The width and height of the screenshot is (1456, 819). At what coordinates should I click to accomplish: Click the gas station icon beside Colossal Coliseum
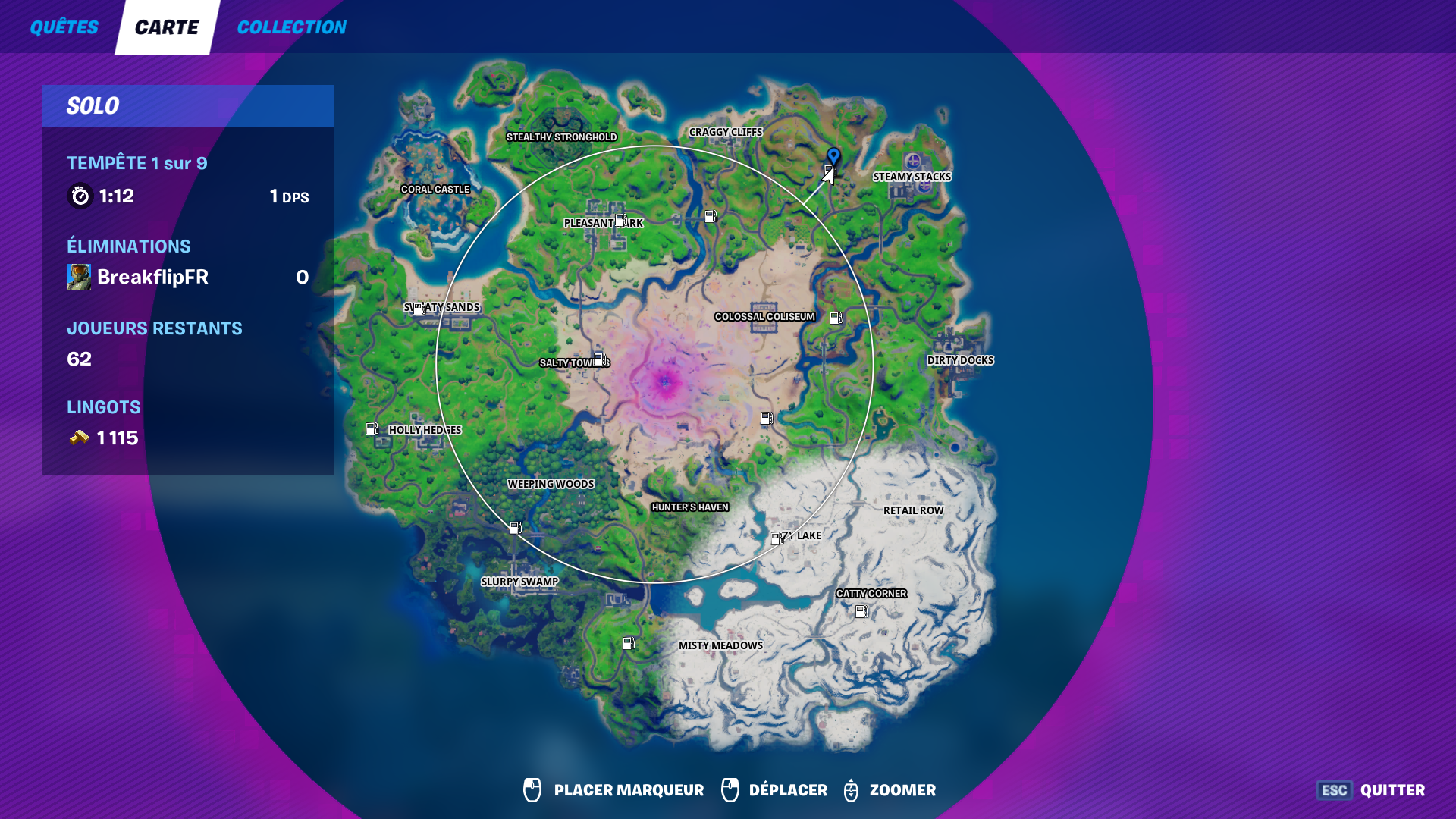tap(836, 318)
